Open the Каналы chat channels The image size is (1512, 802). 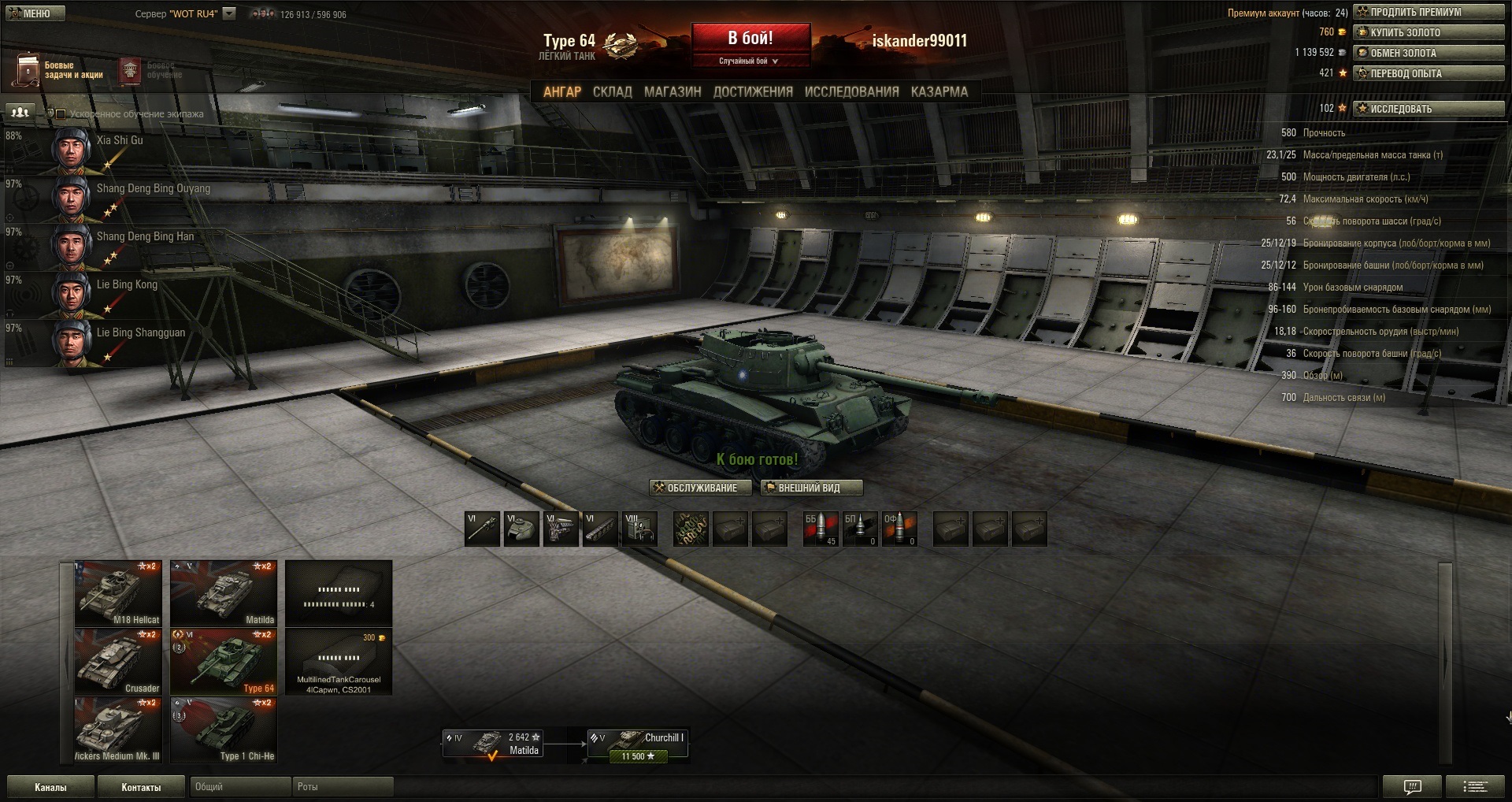click(x=50, y=787)
